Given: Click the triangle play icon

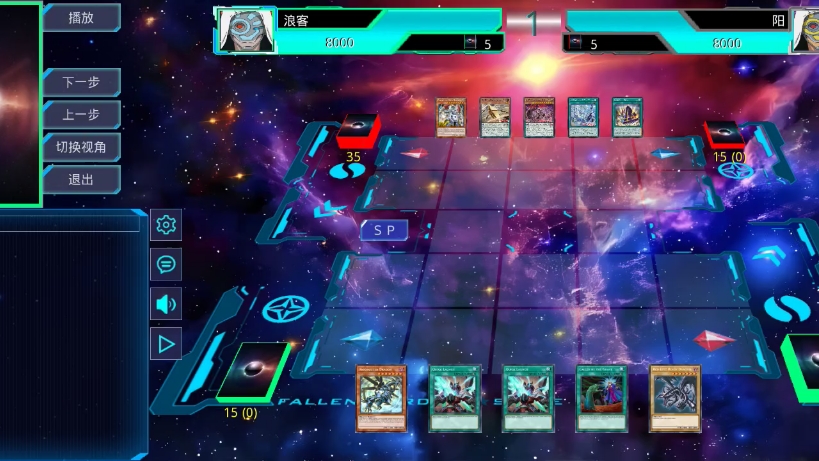Looking at the screenshot, I should tap(166, 344).
